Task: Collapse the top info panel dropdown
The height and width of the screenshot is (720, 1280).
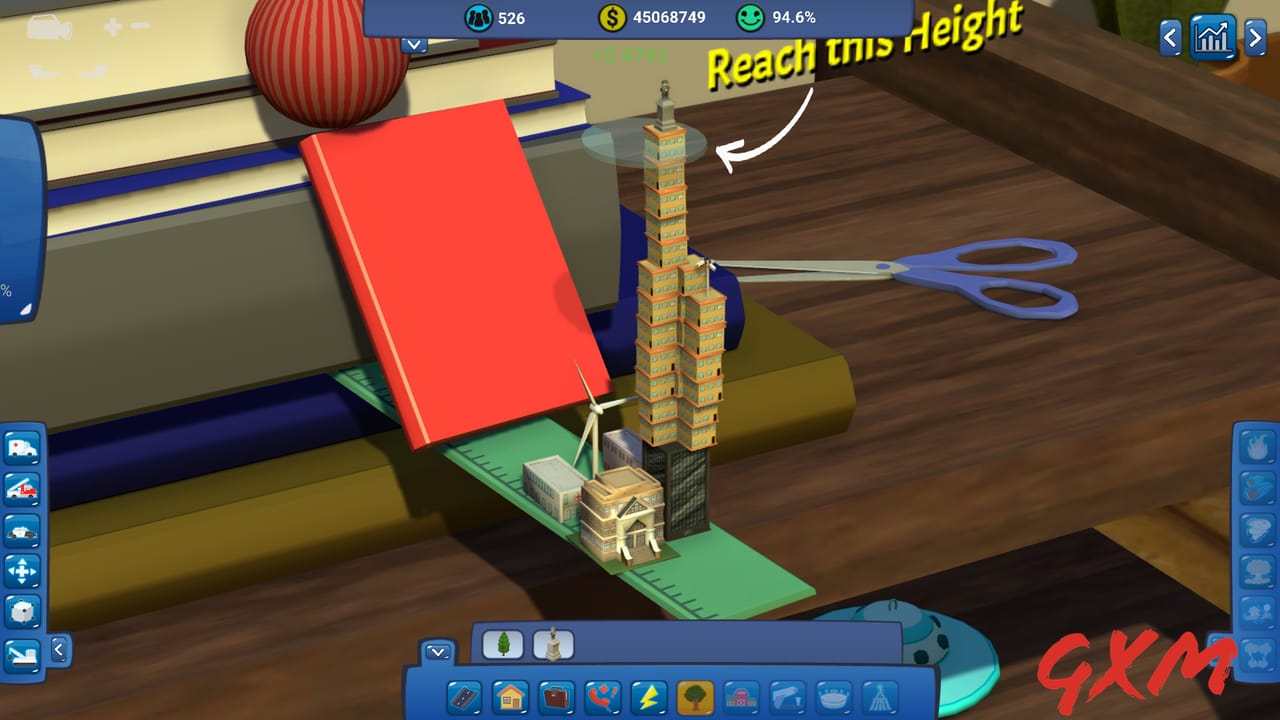Action: click(x=413, y=45)
